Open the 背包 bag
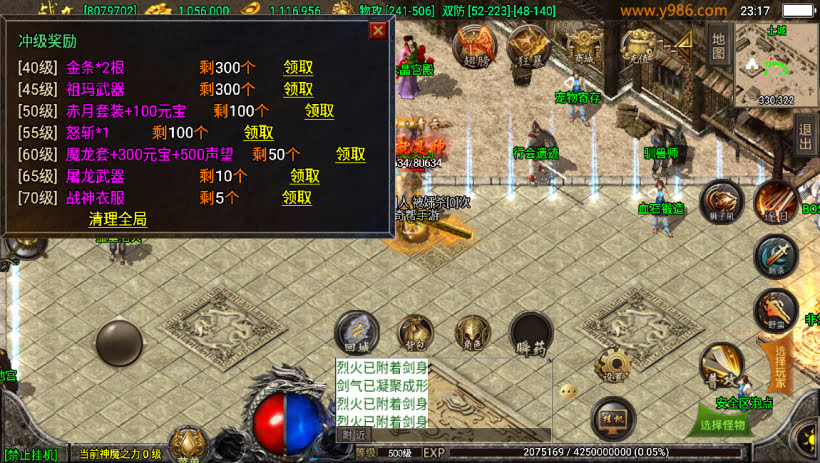The image size is (820, 463). point(416,333)
